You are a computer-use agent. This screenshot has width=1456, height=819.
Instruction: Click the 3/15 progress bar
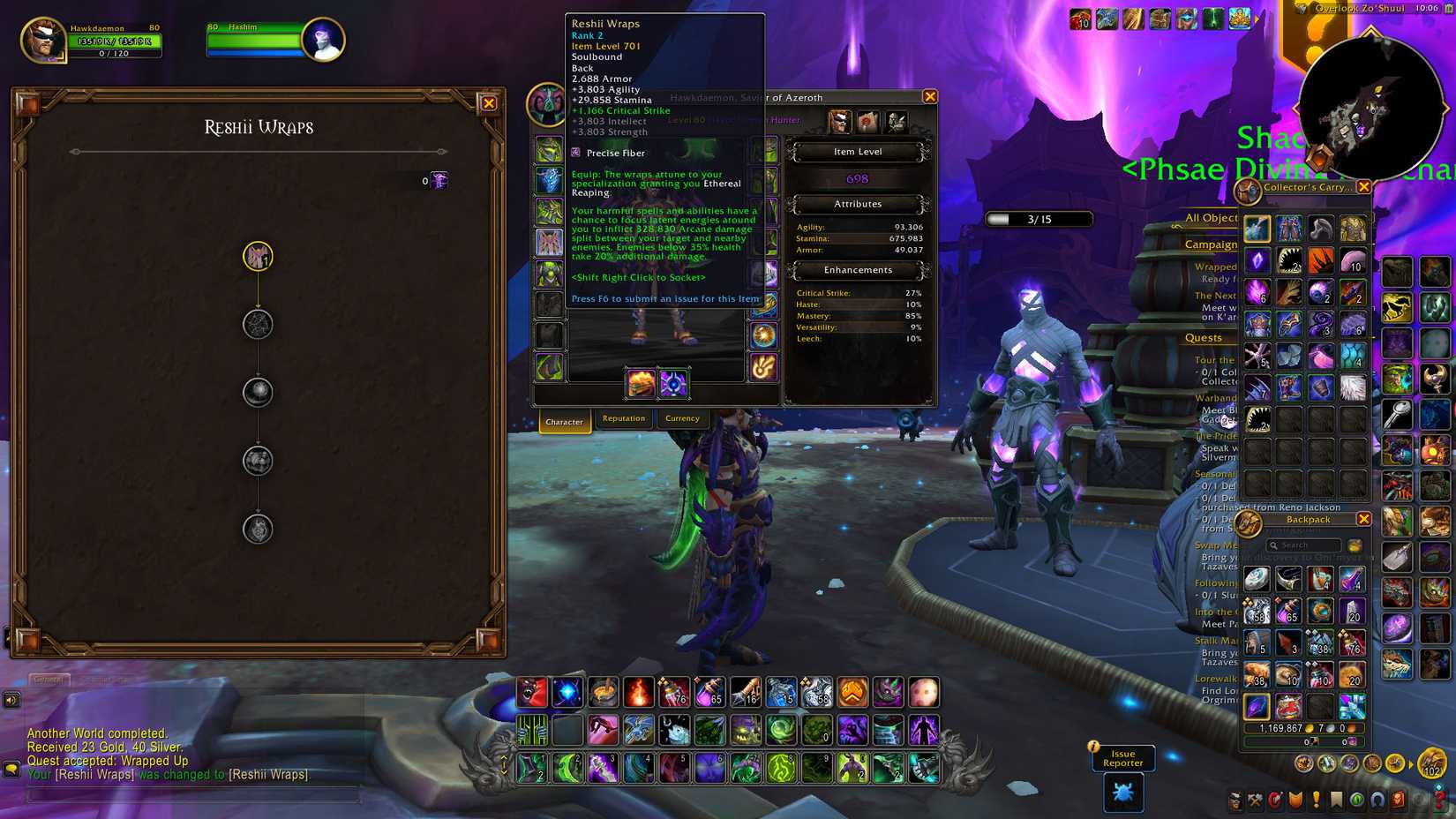tap(1041, 219)
